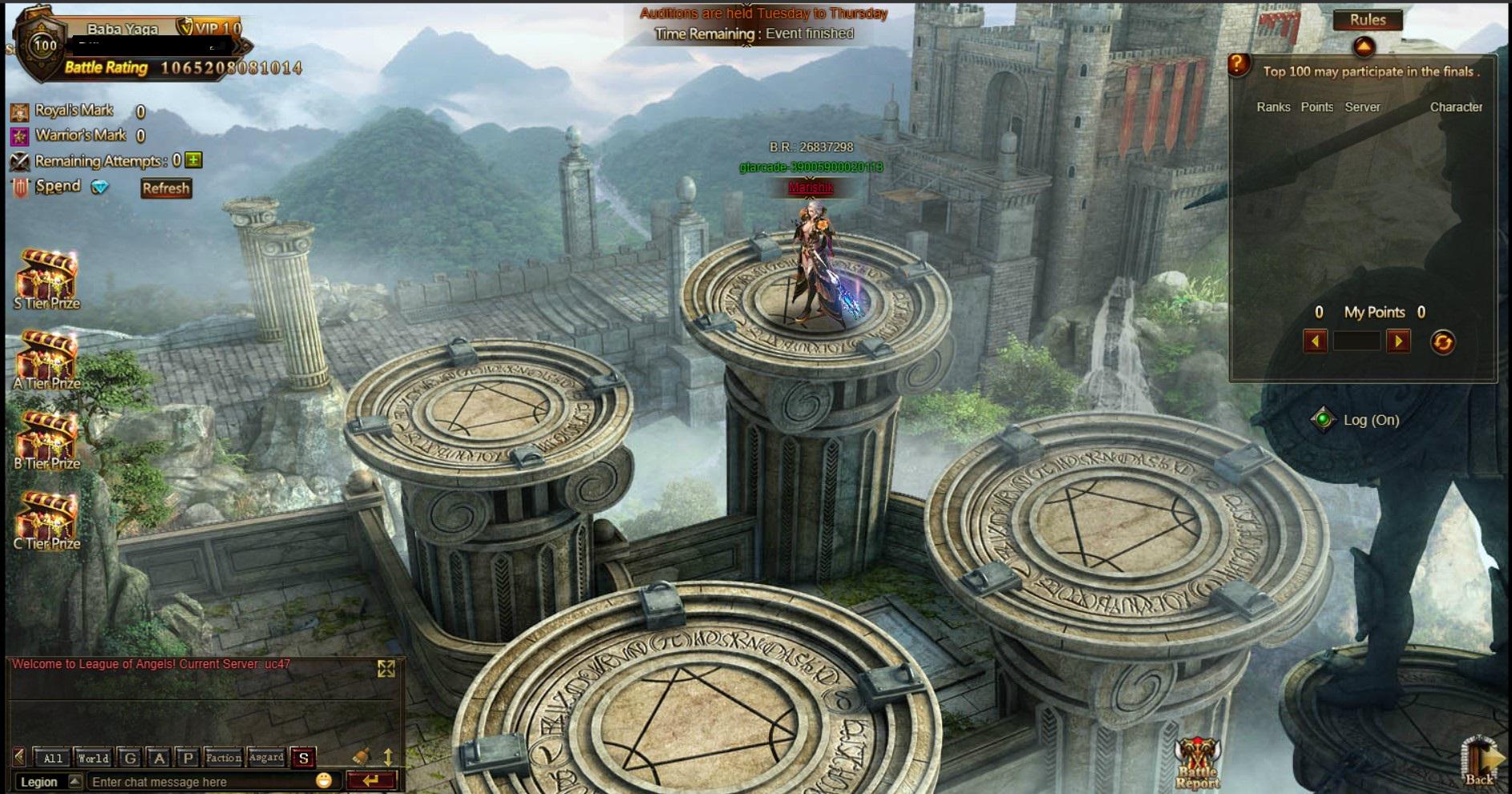Switch to the Faction chat tab
Image resolution: width=1512 pixels, height=794 pixels.
point(223,758)
